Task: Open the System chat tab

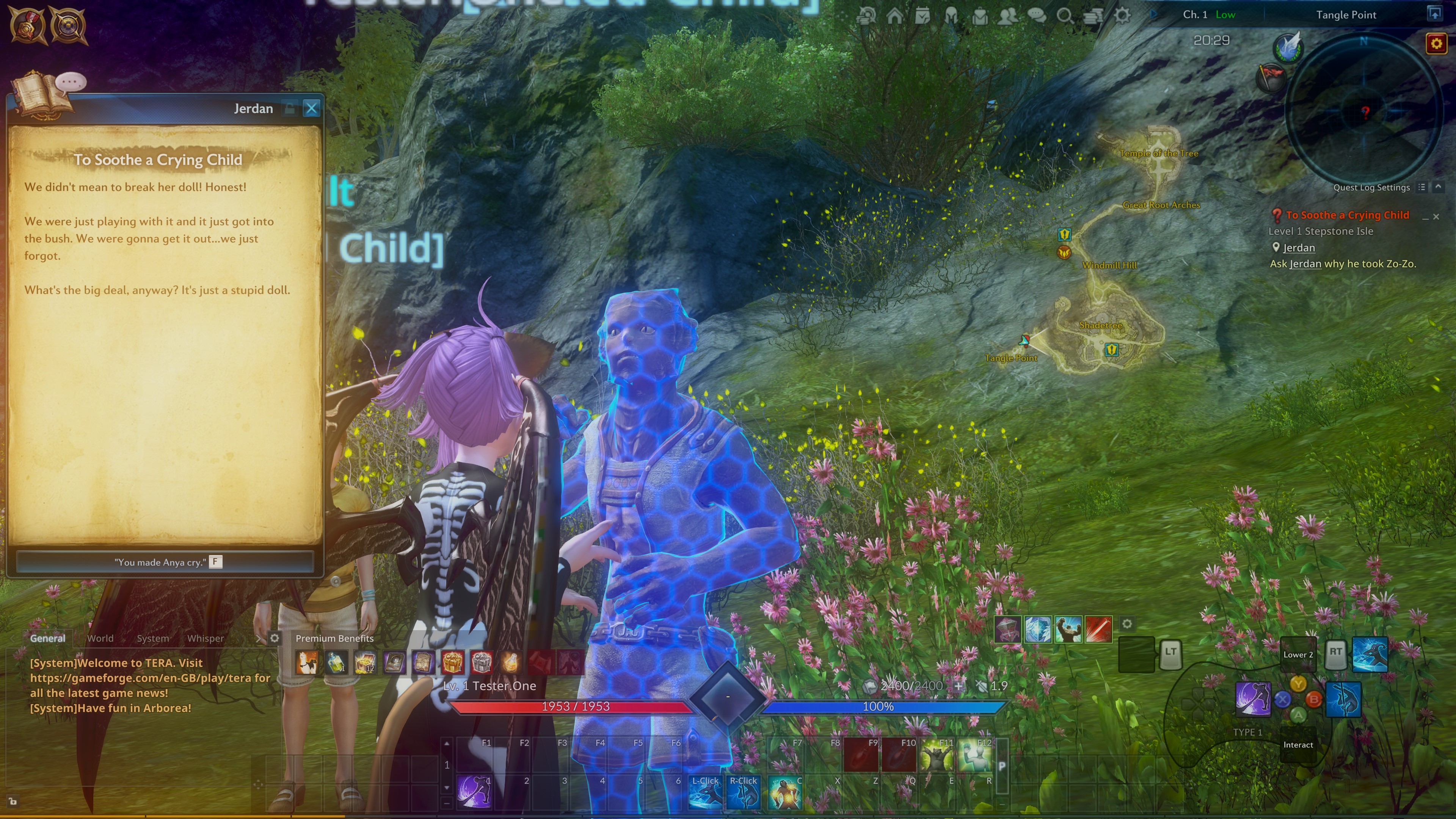Action: (152, 638)
